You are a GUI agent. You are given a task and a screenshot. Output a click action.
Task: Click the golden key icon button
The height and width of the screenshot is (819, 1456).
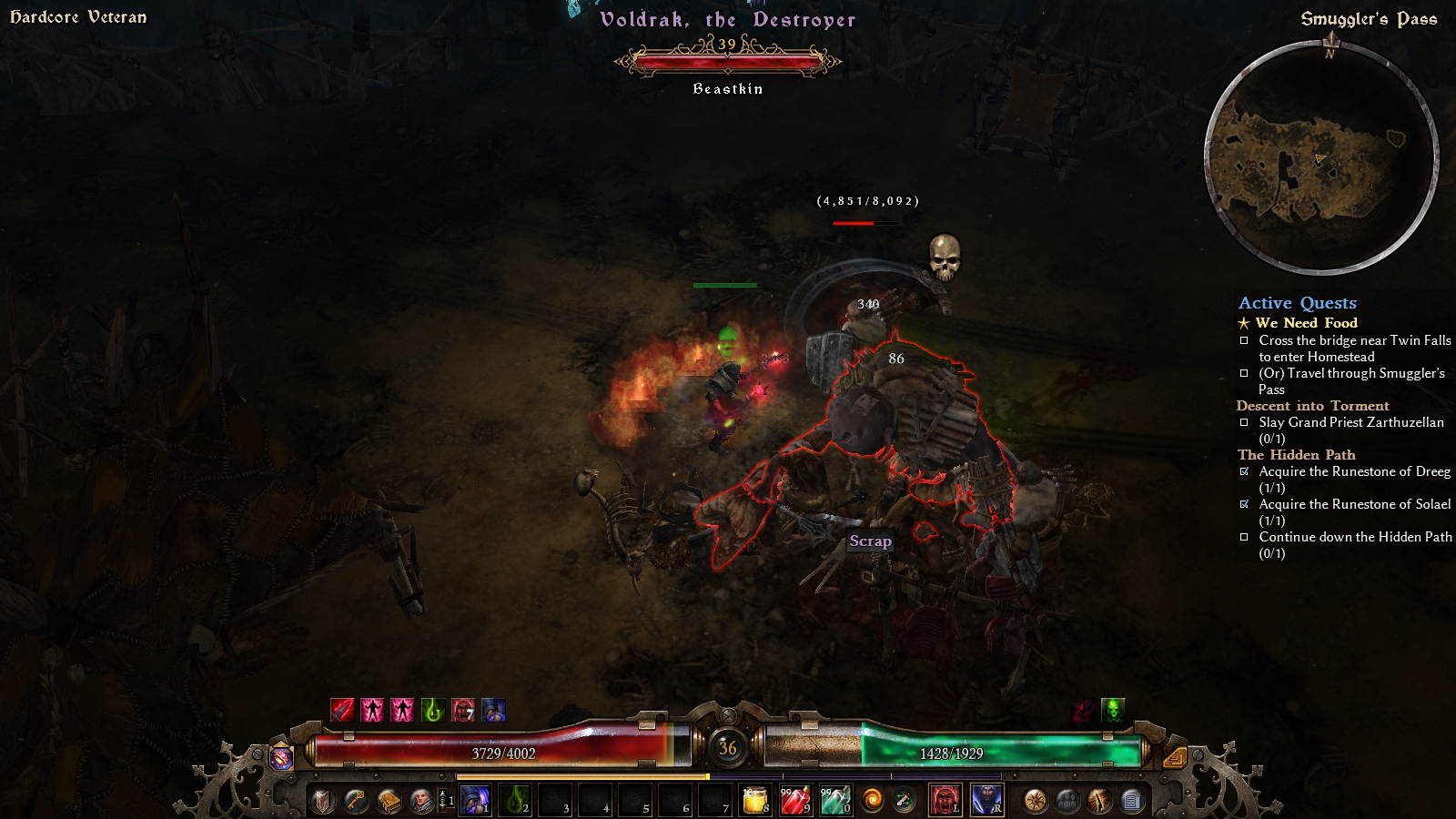click(356, 801)
